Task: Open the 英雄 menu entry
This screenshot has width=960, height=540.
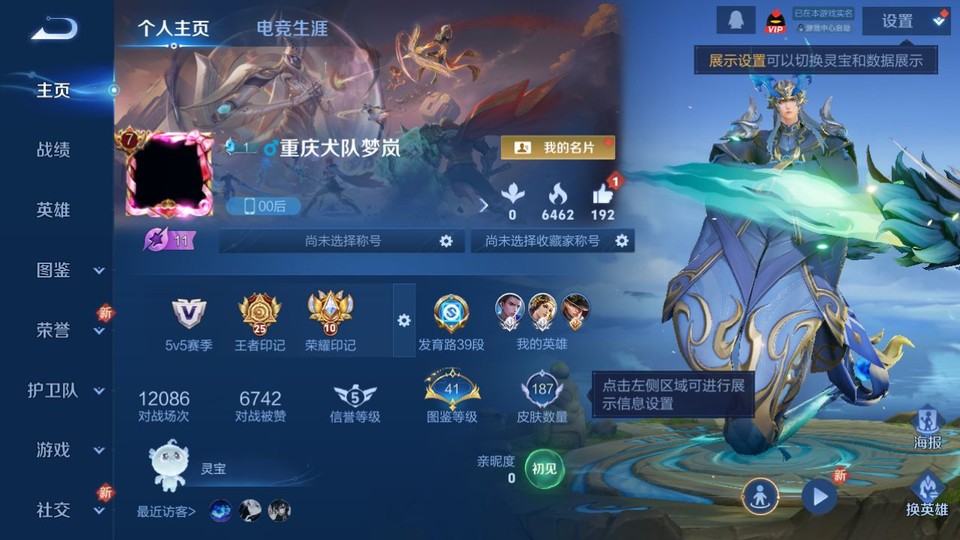Action: coord(54,210)
